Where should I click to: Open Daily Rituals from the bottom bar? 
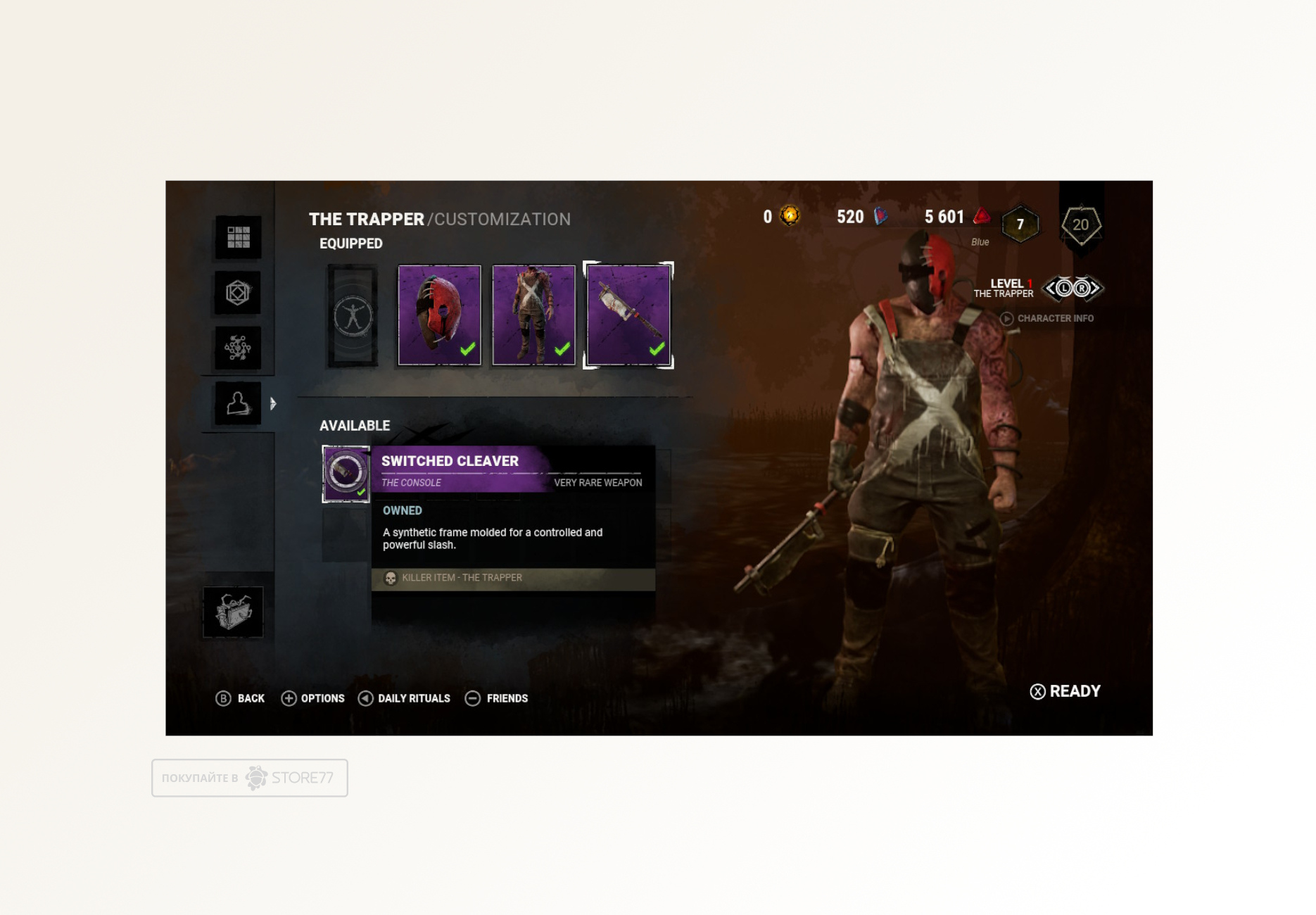click(403, 698)
